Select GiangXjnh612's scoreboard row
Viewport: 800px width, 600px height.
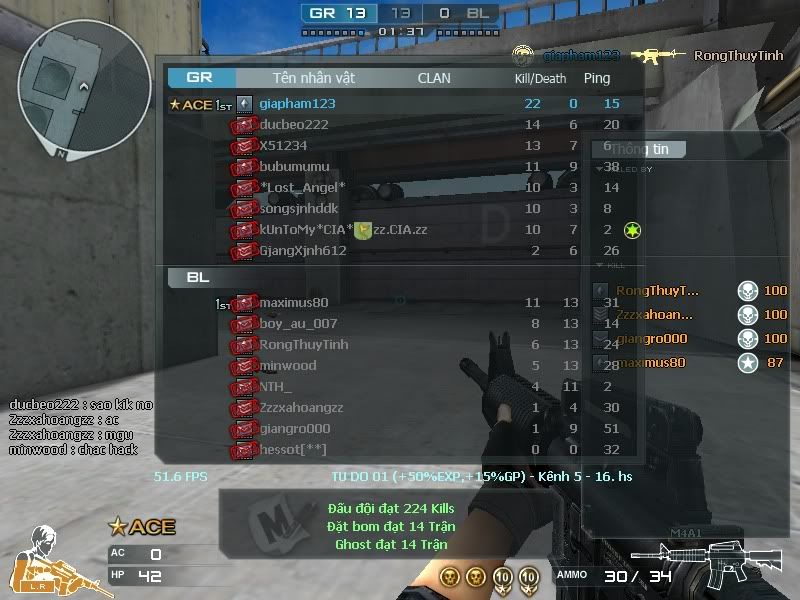point(303,251)
